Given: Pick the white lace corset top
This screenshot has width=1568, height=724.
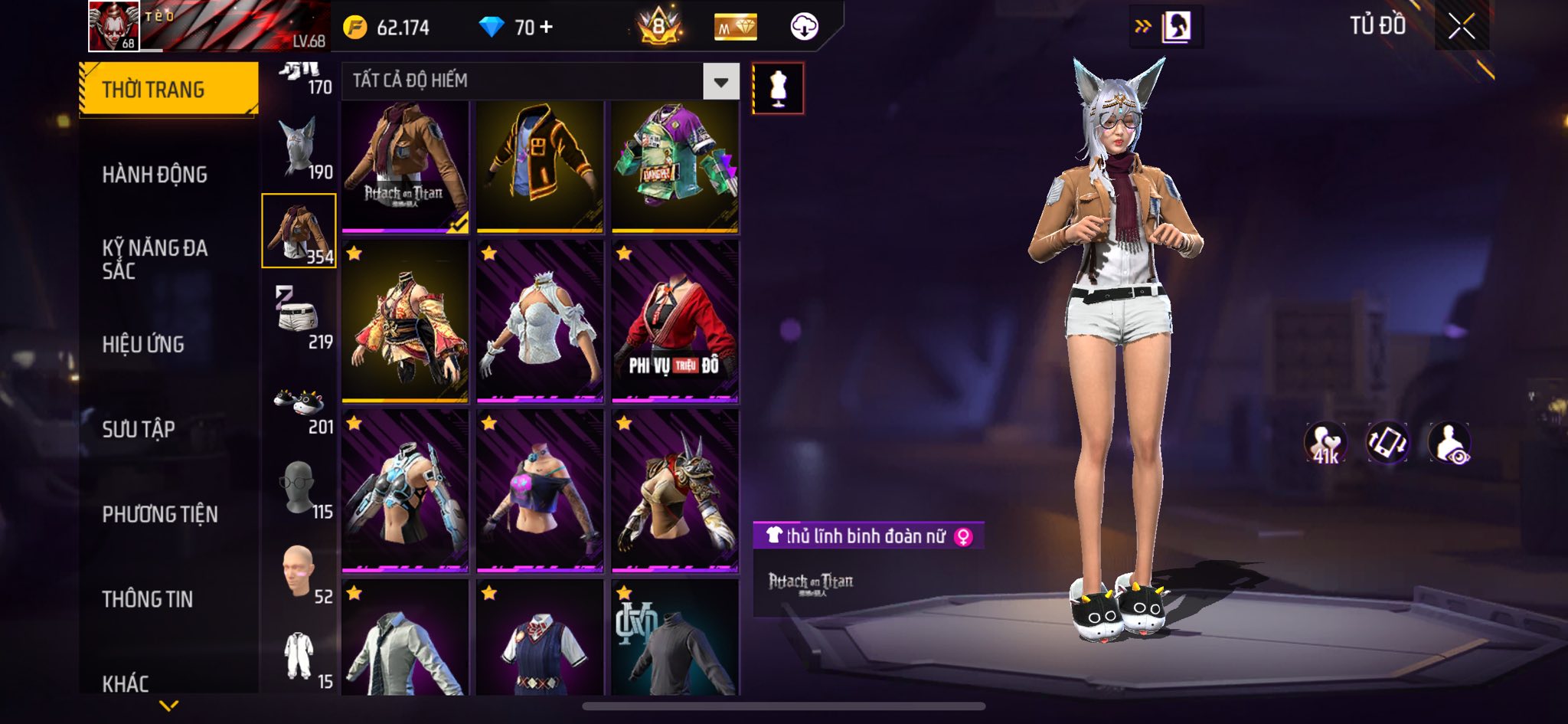Looking at the screenshot, I should [540, 322].
